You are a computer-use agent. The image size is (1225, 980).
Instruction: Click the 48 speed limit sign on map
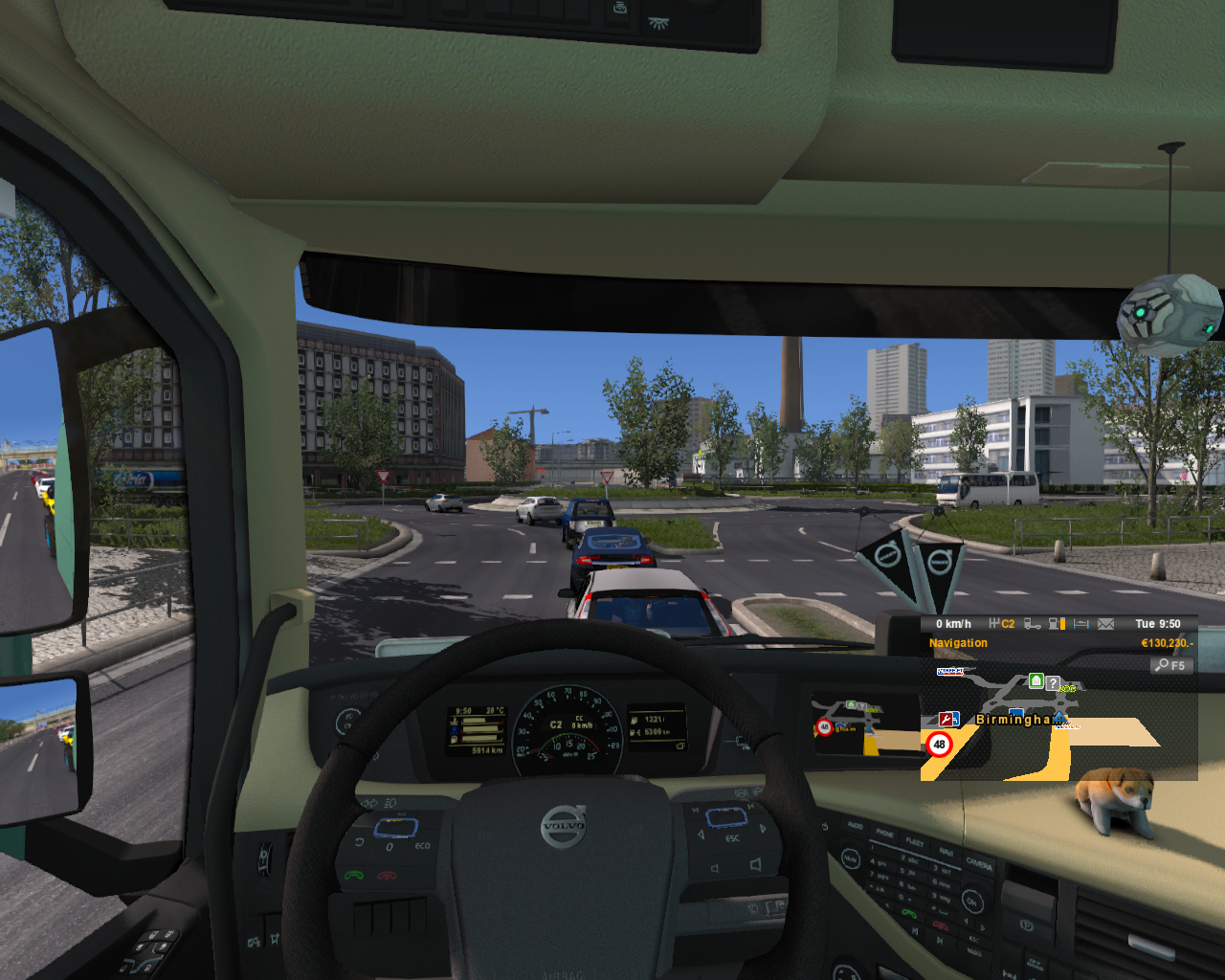[940, 745]
